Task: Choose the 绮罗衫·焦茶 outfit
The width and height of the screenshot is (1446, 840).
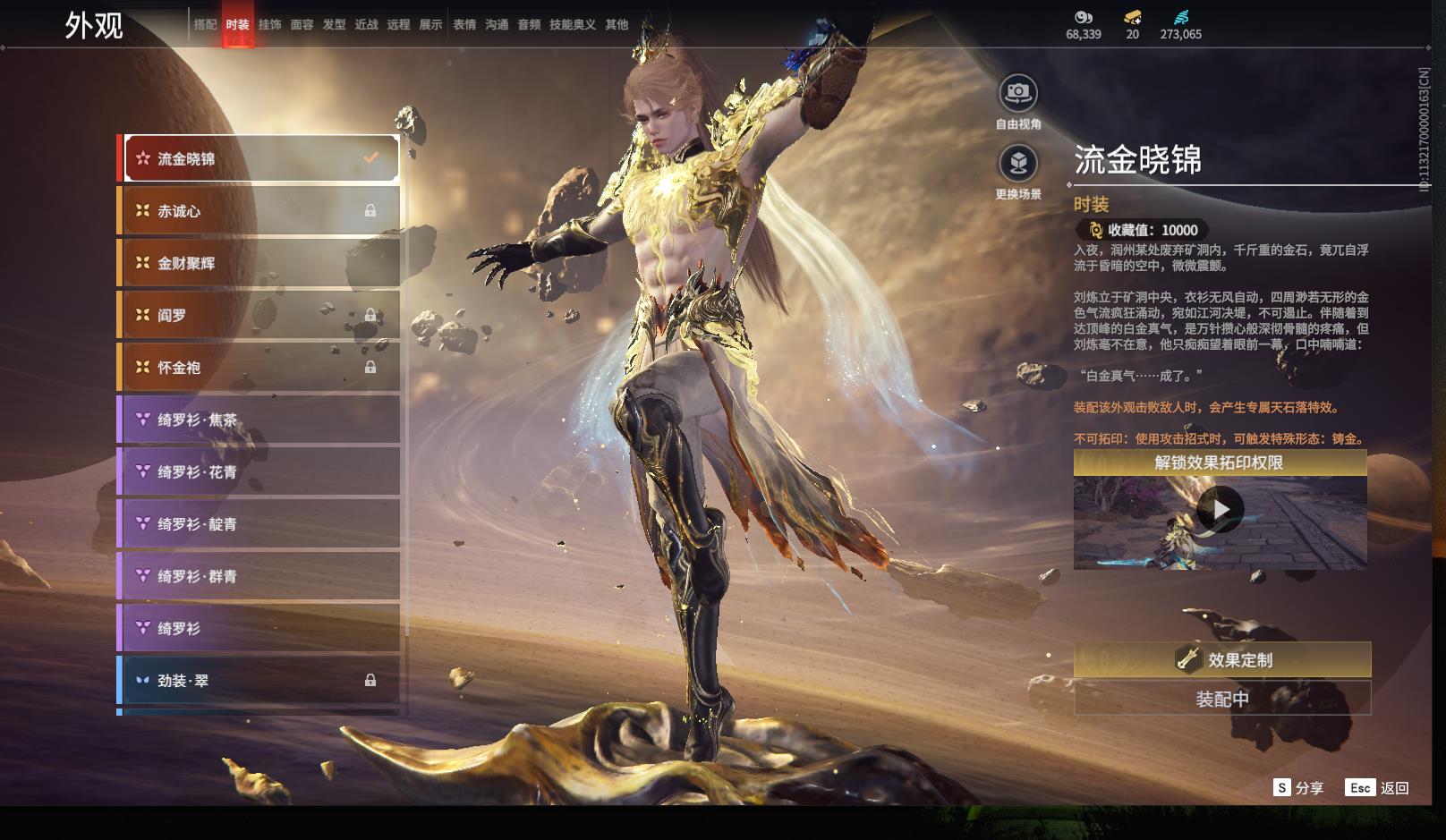Action: 259,420
